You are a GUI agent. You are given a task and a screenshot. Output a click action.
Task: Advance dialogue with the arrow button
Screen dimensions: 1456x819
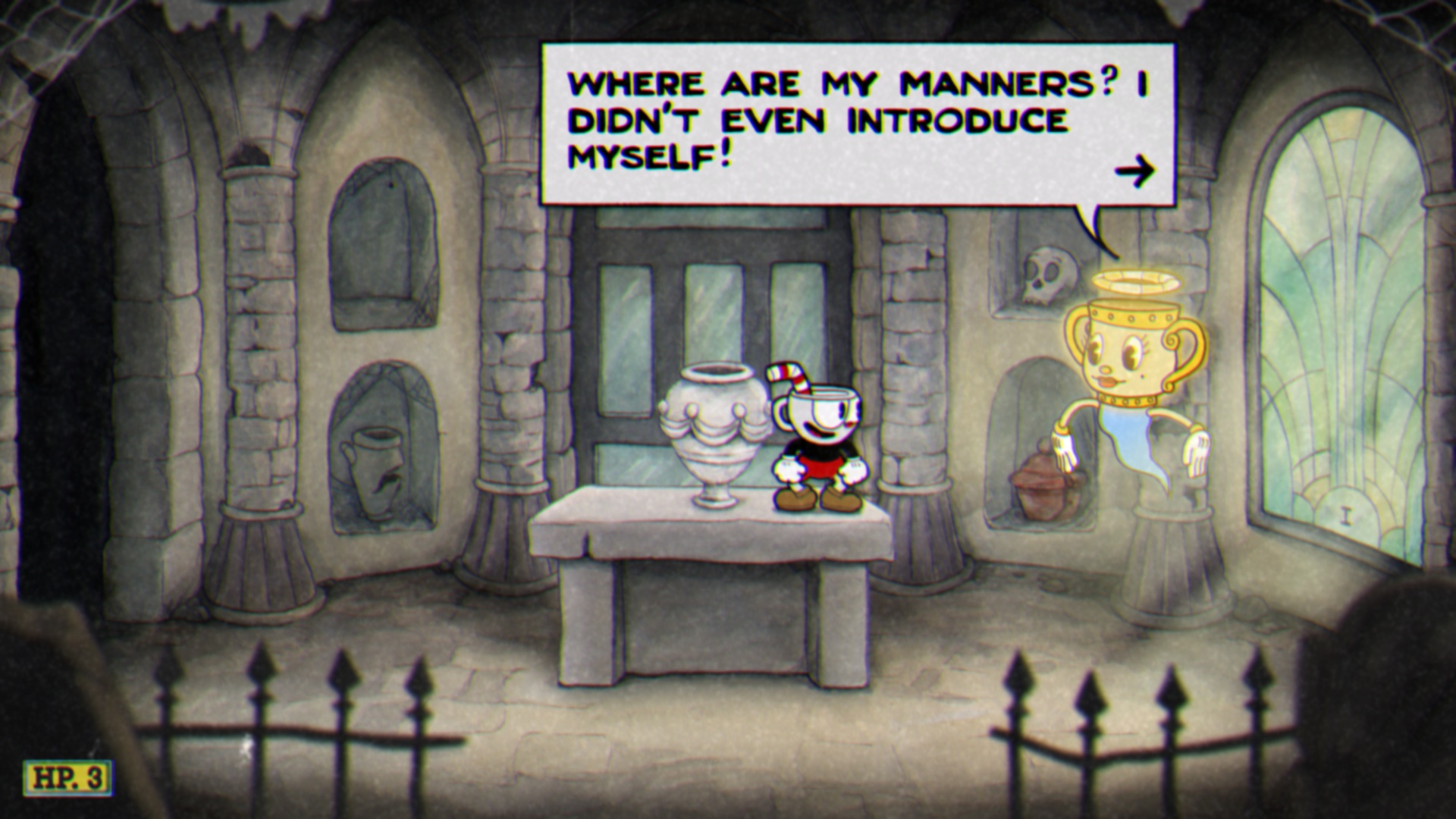point(1134,172)
